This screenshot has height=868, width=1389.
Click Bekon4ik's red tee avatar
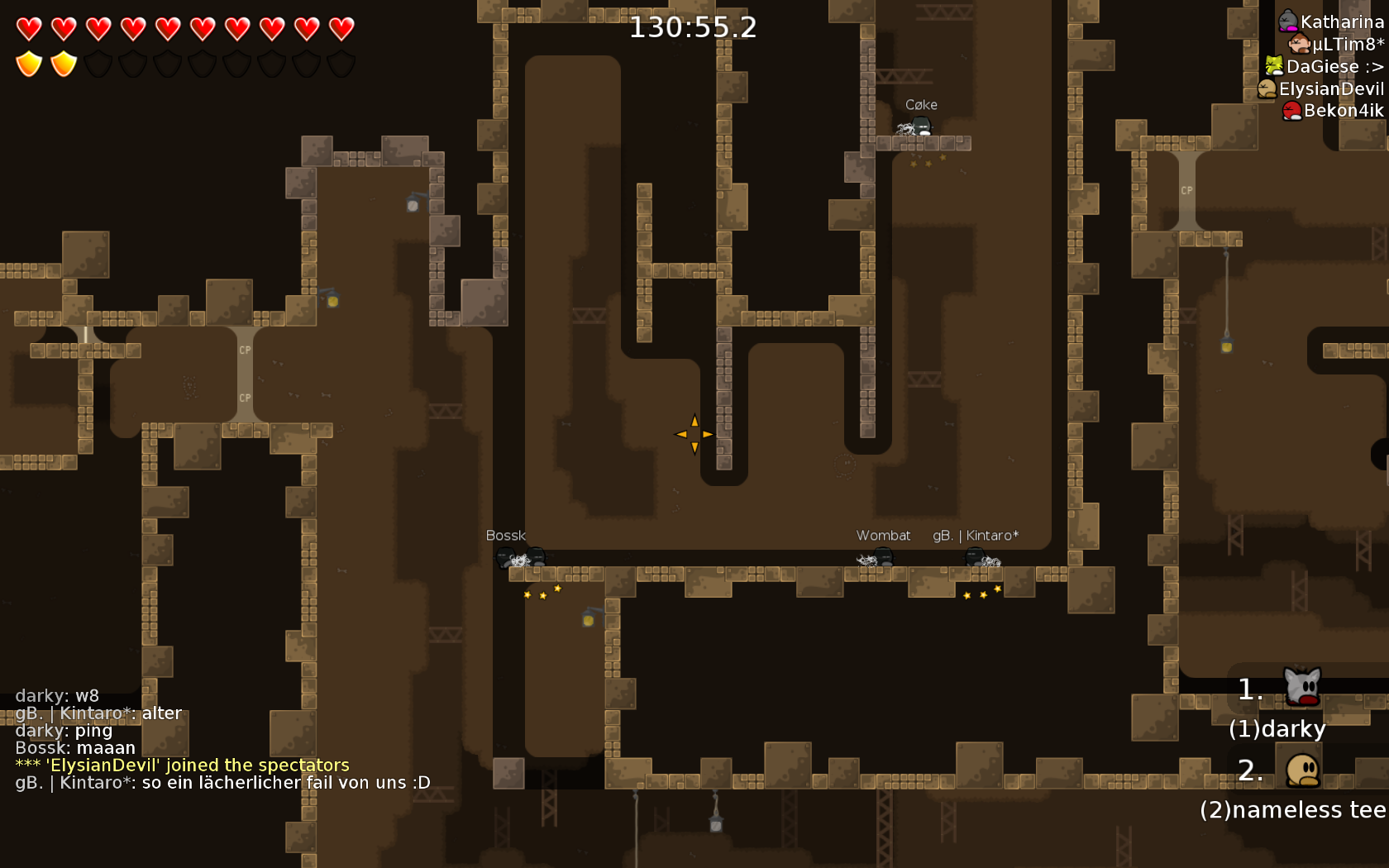pos(1291,109)
